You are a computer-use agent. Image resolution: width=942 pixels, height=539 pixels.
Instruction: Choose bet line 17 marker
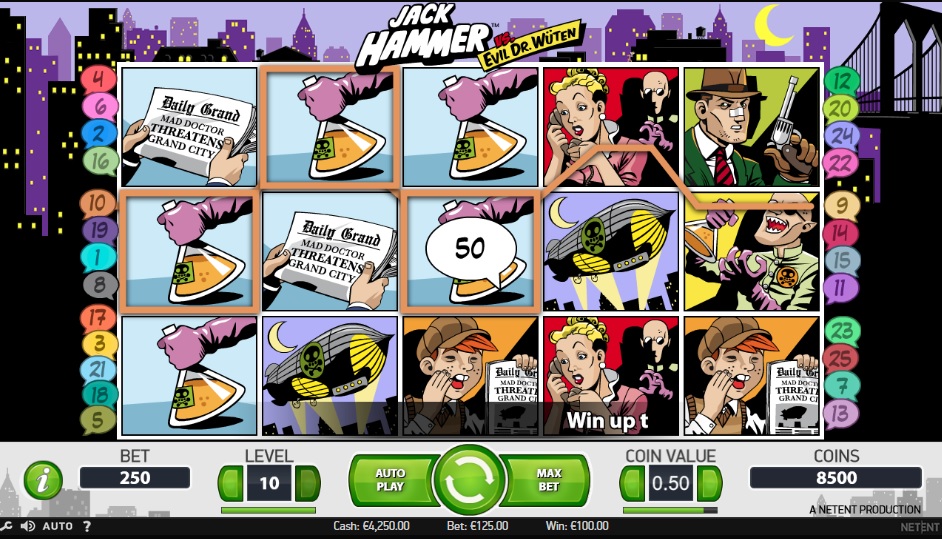pos(98,318)
